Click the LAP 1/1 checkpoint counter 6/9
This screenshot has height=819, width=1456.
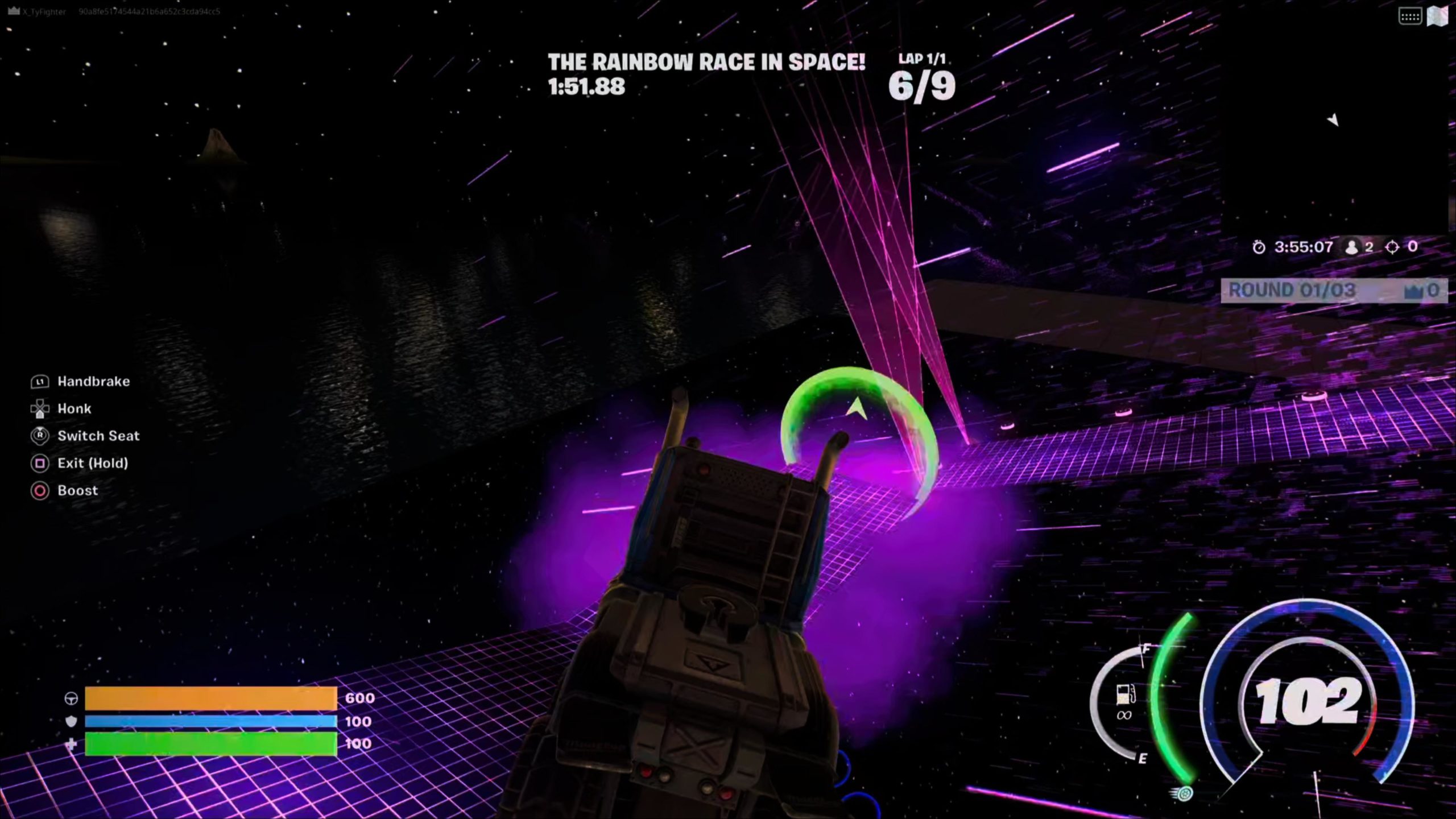tap(922, 85)
